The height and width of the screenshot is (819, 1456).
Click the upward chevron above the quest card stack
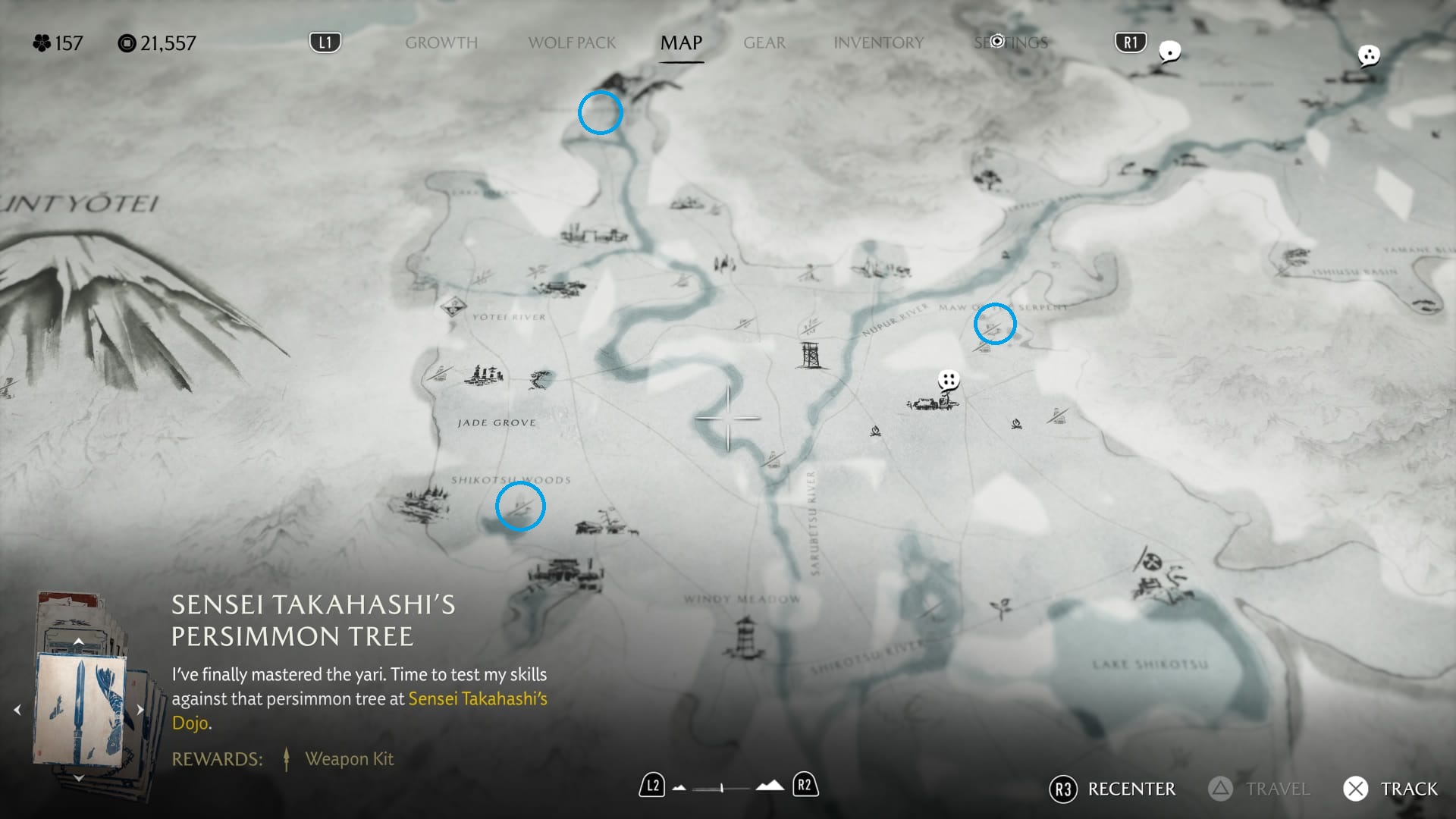(x=79, y=641)
